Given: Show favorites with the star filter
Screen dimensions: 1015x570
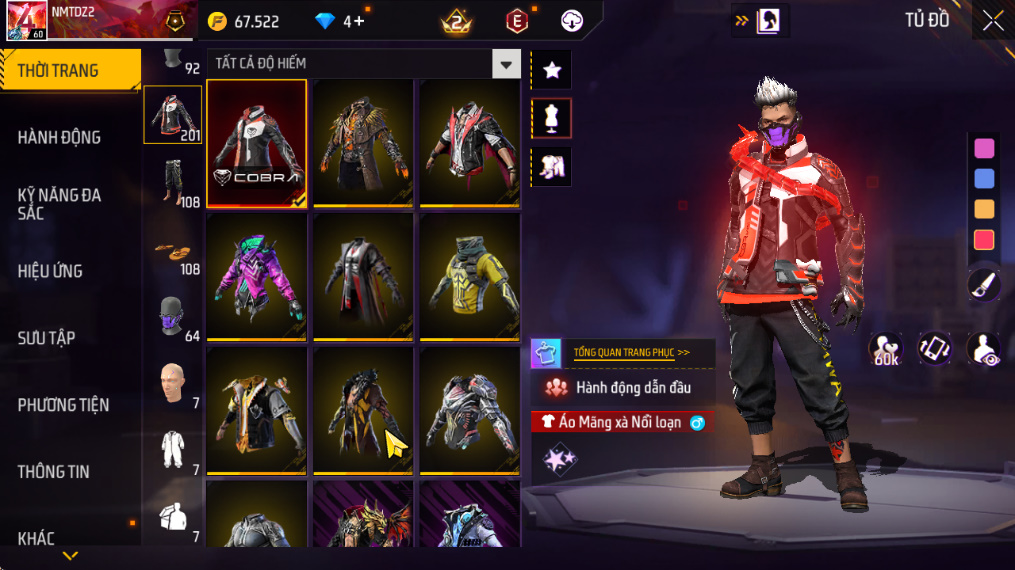Looking at the screenshot, I should click(551, 70).
